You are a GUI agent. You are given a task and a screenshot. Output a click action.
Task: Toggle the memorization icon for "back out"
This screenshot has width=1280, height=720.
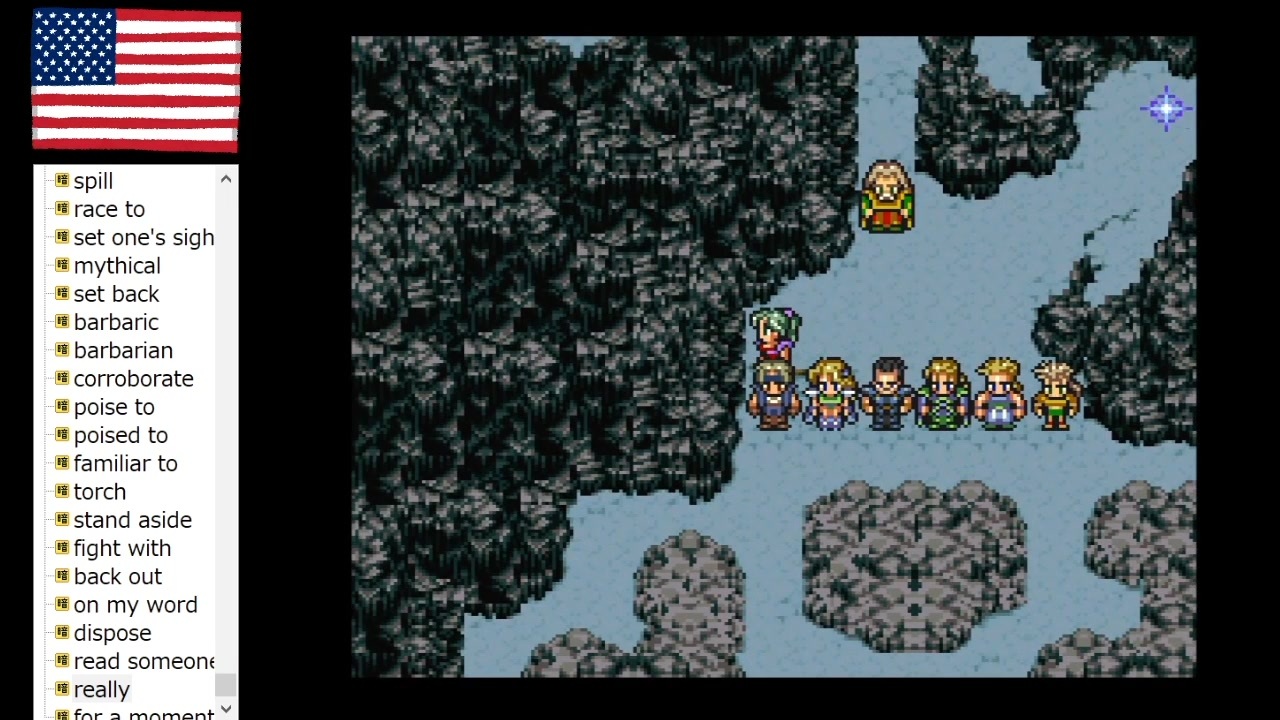(x=60, y=576)
